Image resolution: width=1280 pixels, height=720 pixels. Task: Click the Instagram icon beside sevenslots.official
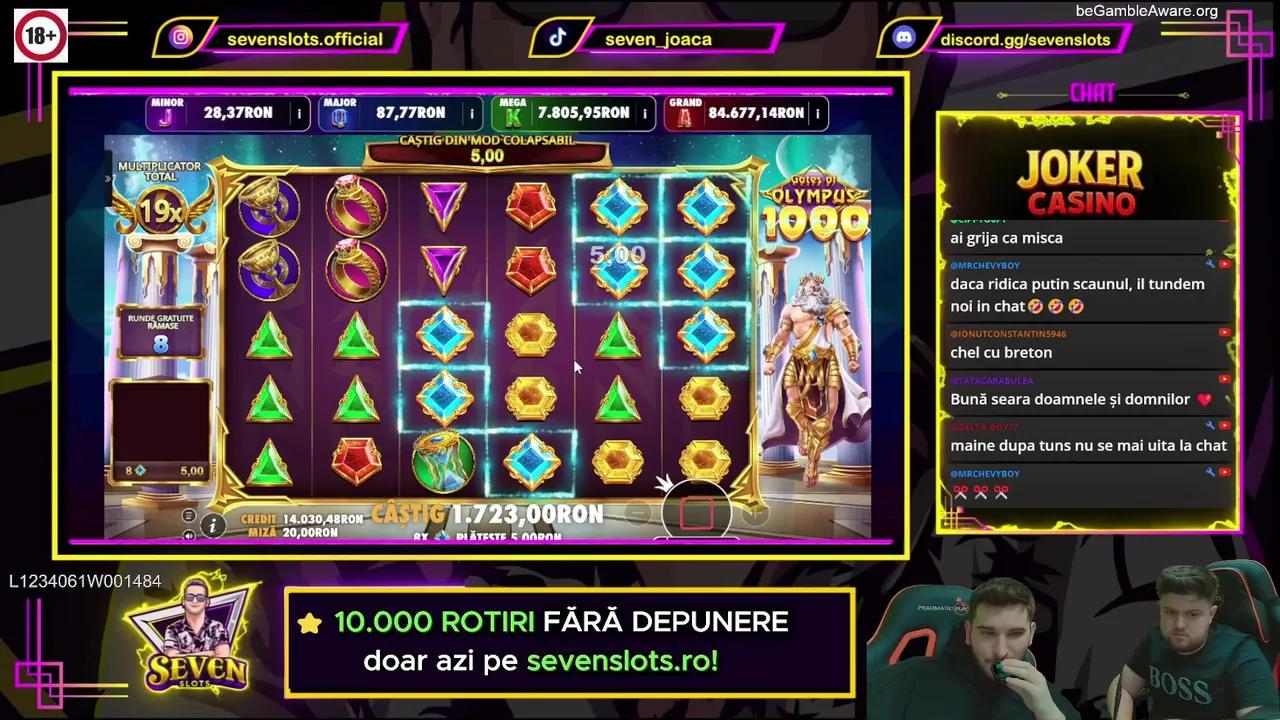pos(182,39)
